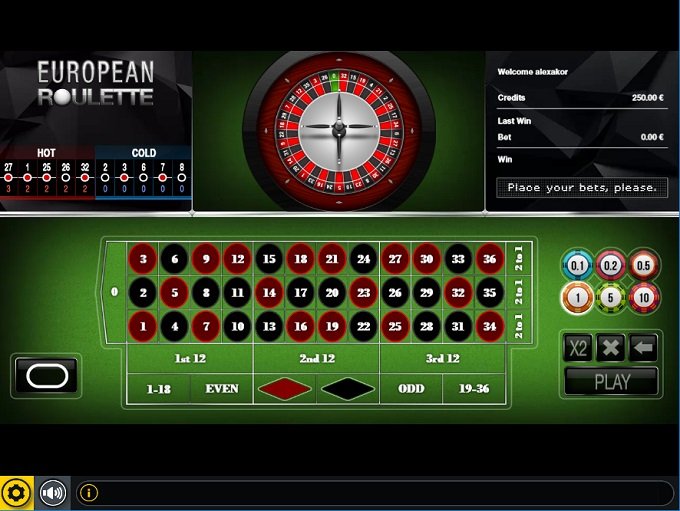
Task: Clear all bets with the X button
Action: click(610, 348)
